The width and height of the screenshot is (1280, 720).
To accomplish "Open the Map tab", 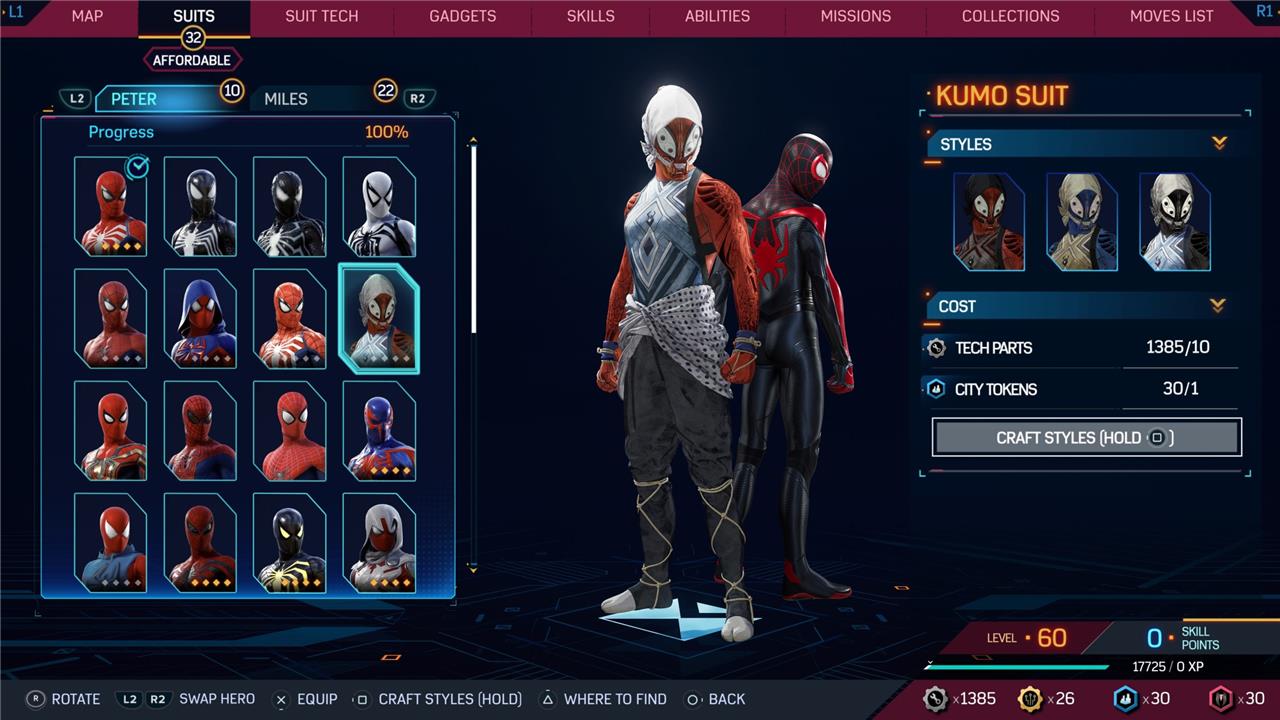I will click(x=87, y=16).
